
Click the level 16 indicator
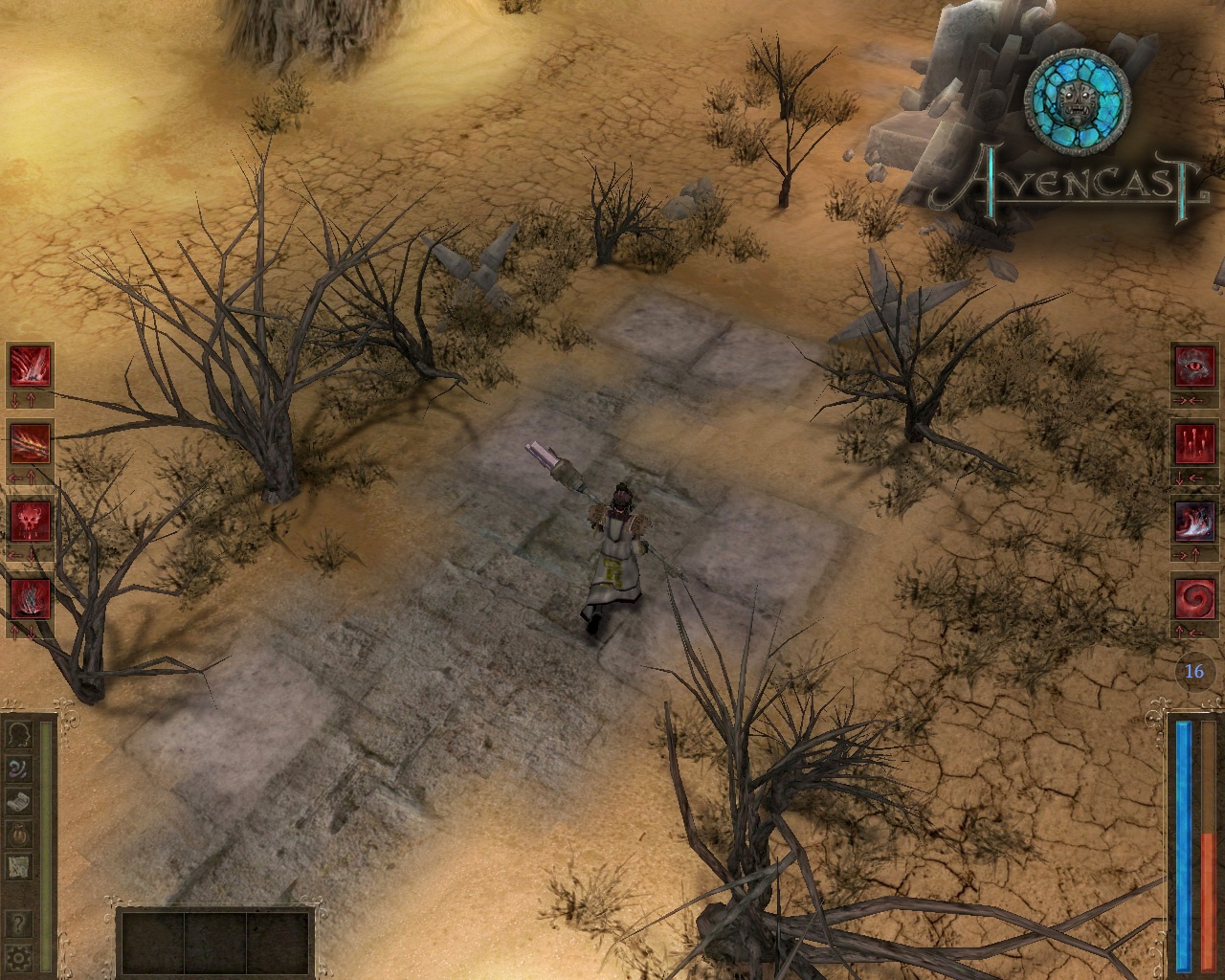click(x=1193, y=671)
